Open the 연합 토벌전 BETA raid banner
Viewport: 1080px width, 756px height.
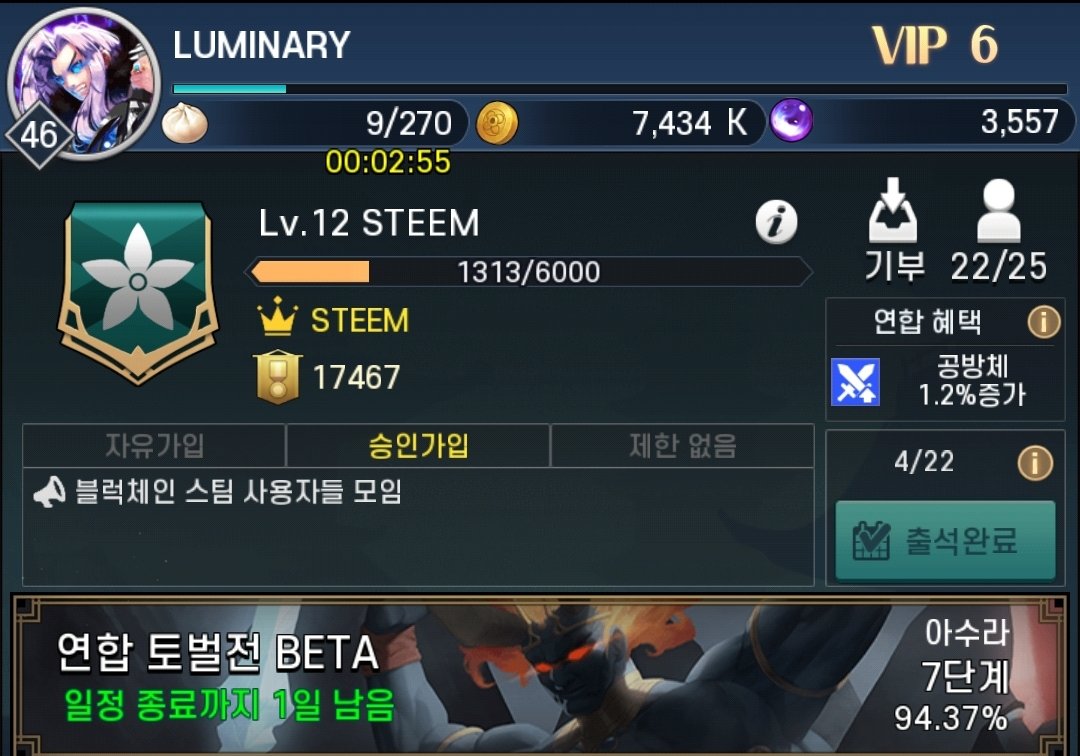point(538,676)
